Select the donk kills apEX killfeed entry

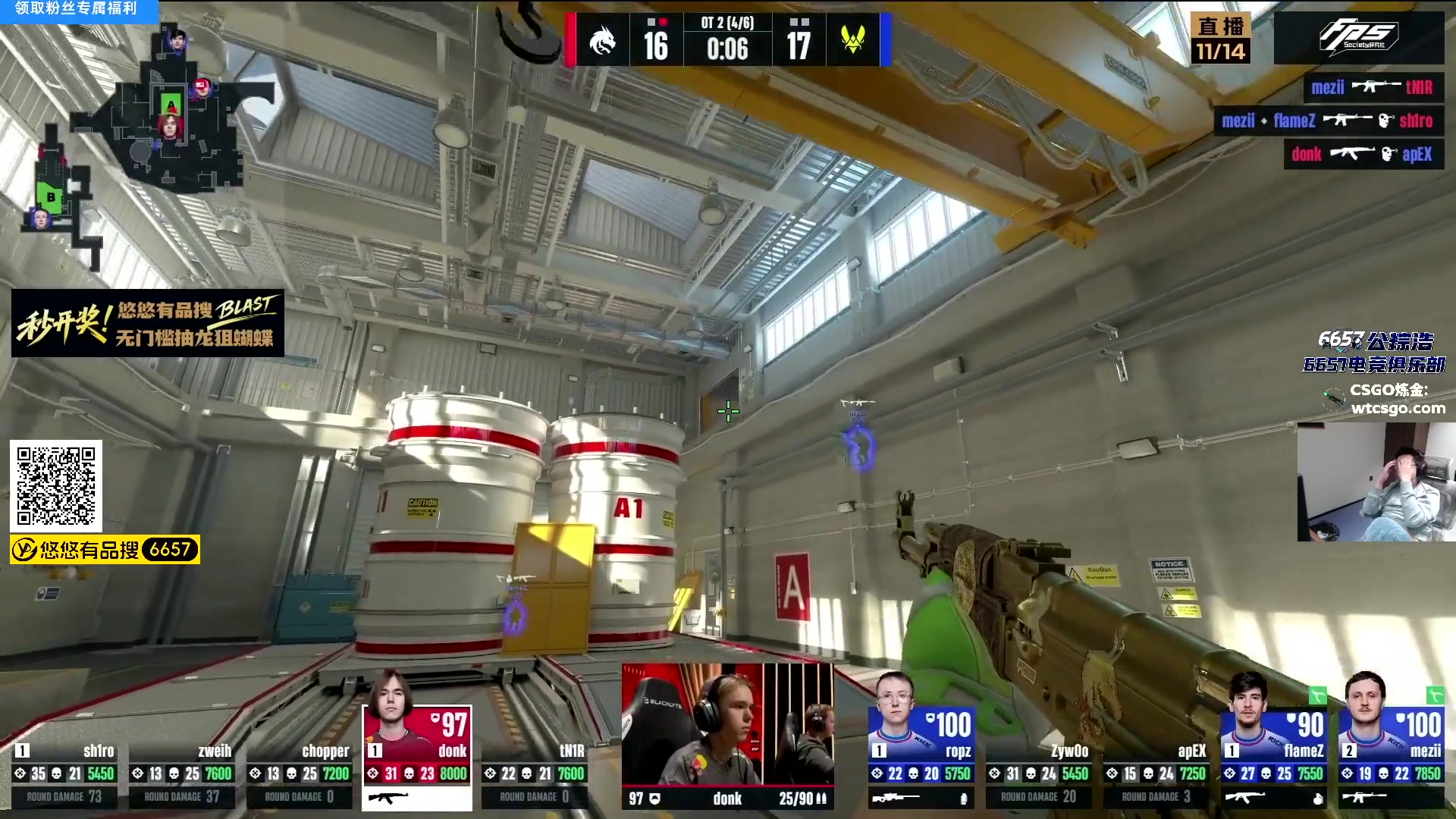[x=1363, y=155]
